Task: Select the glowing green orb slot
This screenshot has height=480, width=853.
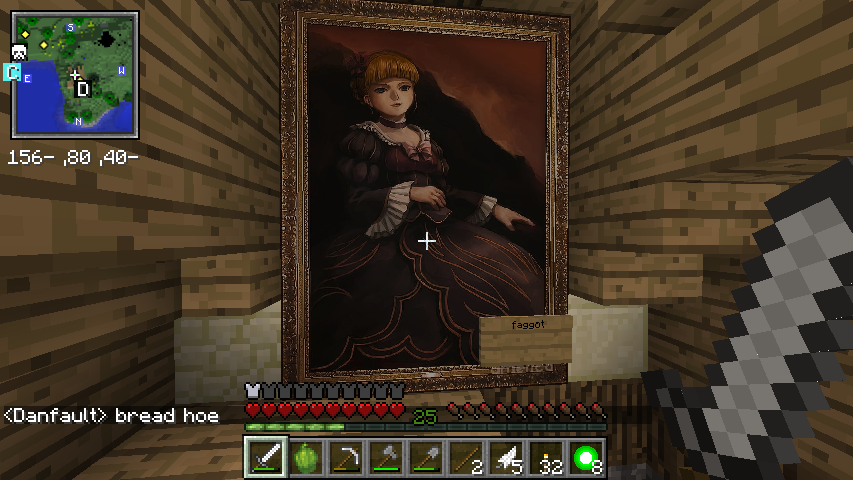Action: click(585, 459)
